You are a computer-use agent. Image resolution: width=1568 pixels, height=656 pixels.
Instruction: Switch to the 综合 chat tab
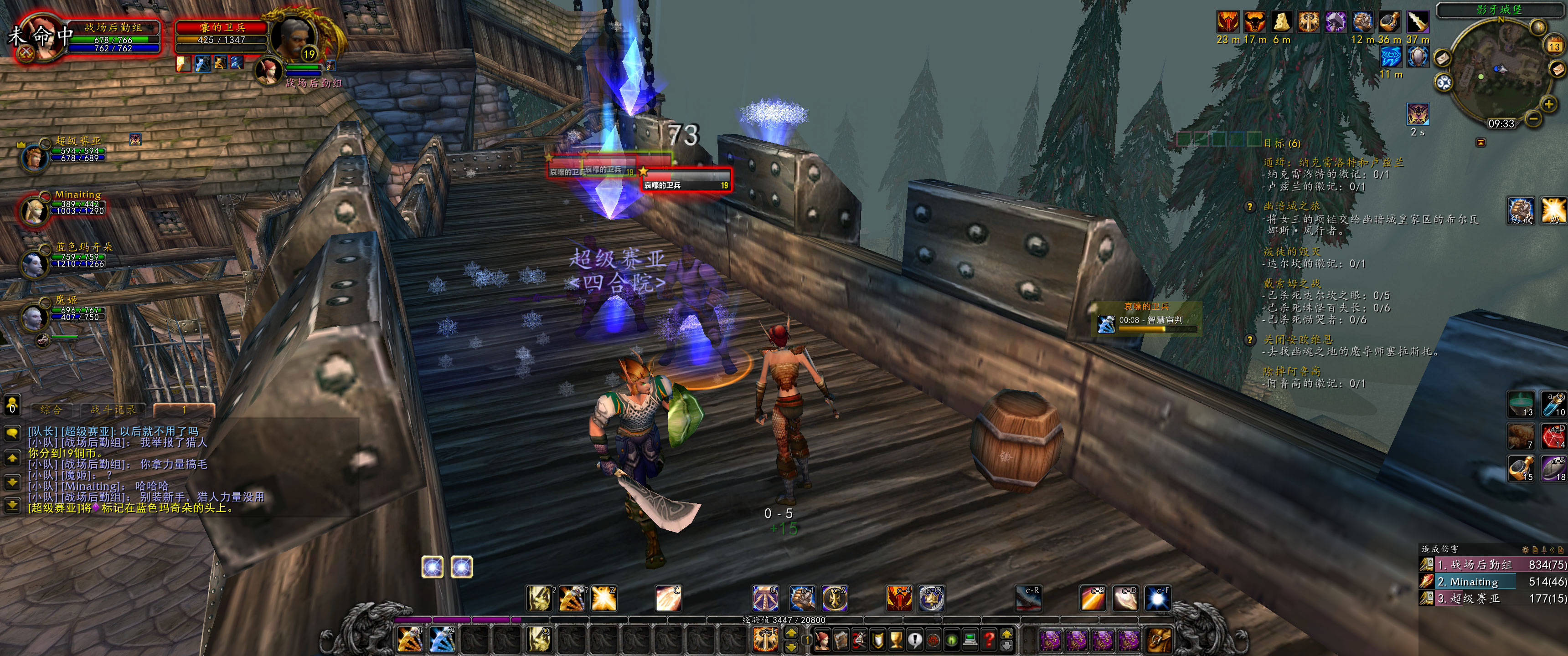point(51,410)
